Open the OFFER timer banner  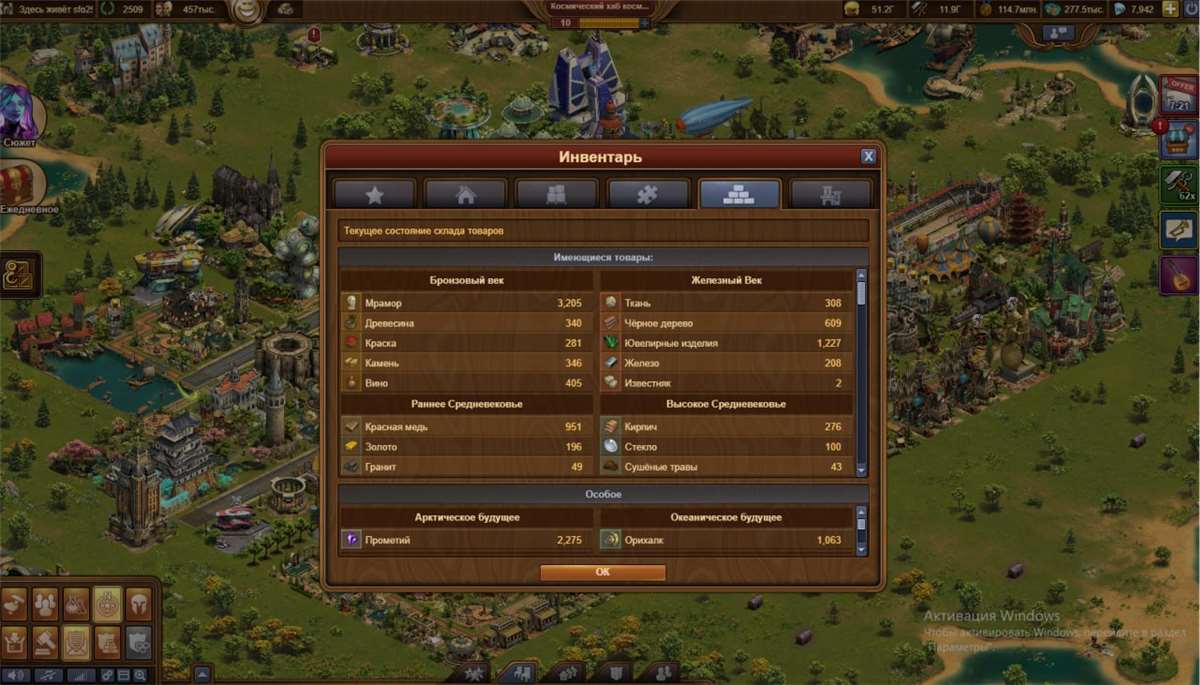coord(1179,93)
